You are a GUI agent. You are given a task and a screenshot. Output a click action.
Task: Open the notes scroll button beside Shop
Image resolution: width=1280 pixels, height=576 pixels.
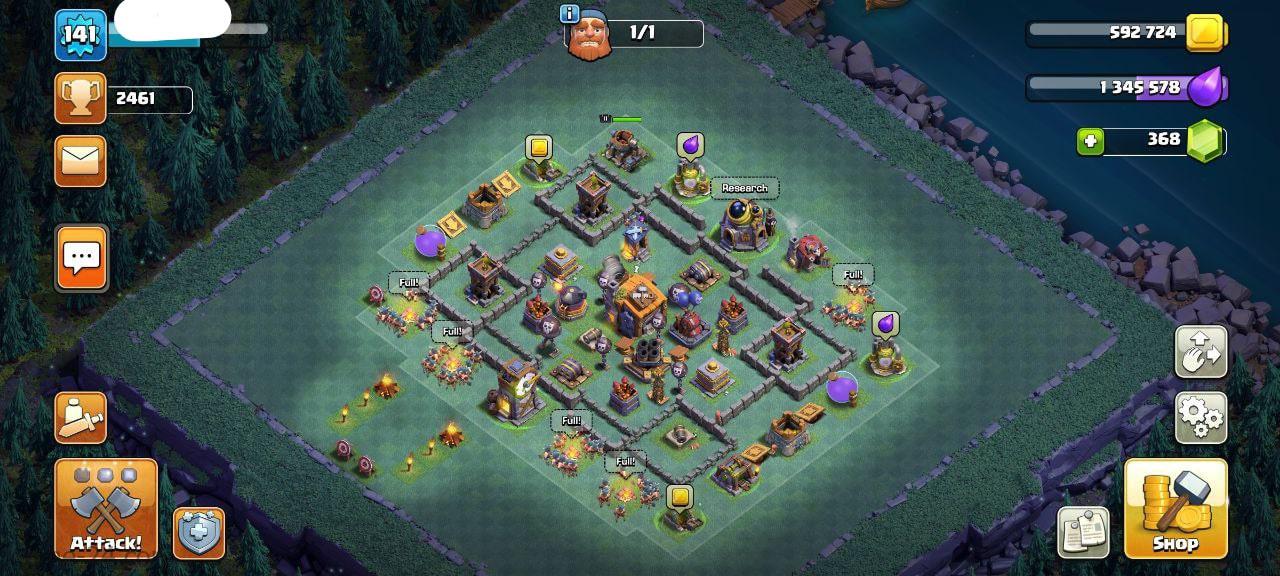pos(1084,531)
